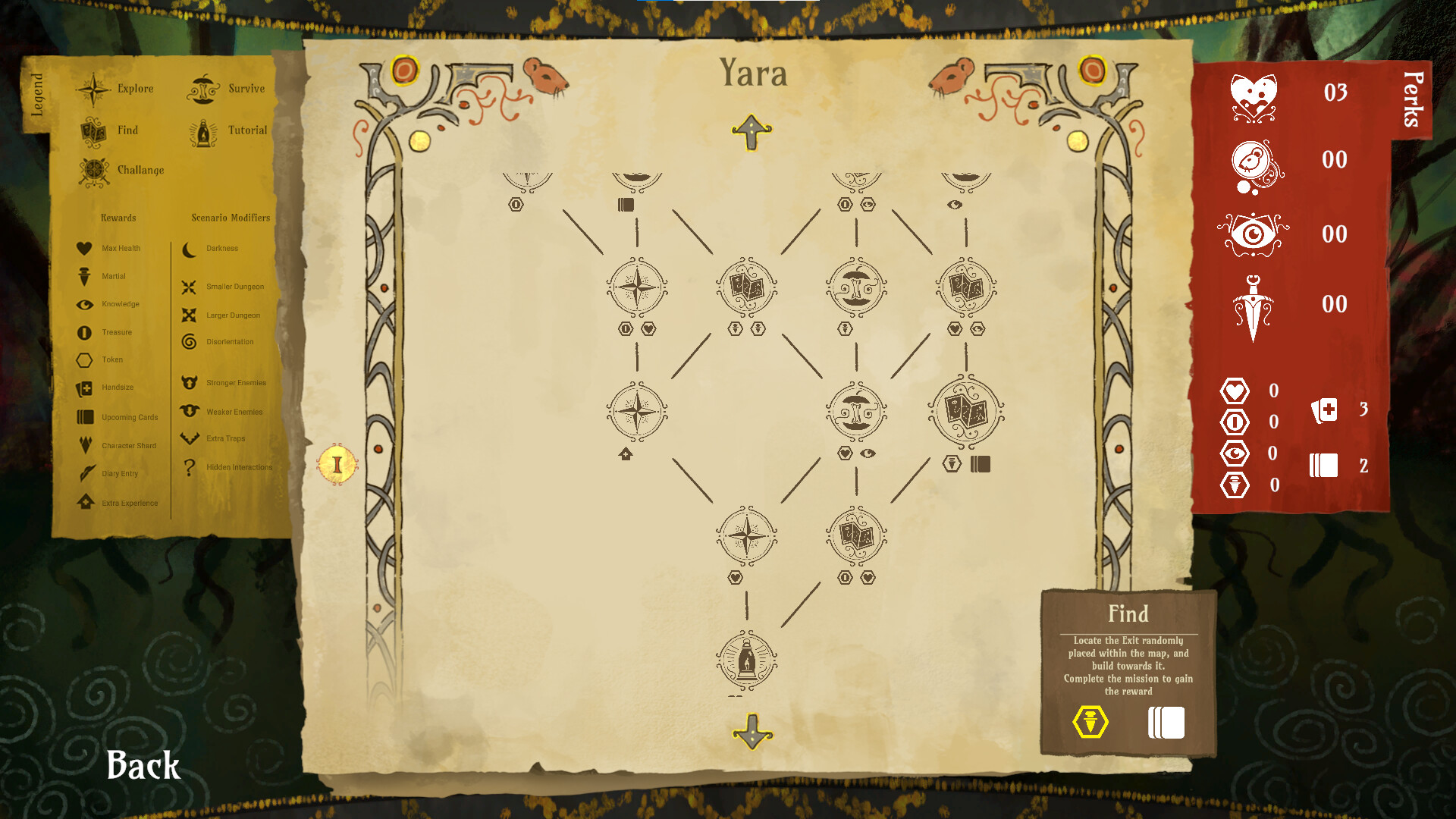This screenshot has height=819, width=1456.
Task: Select the Challange scenario icon
Action: (93, 170)
